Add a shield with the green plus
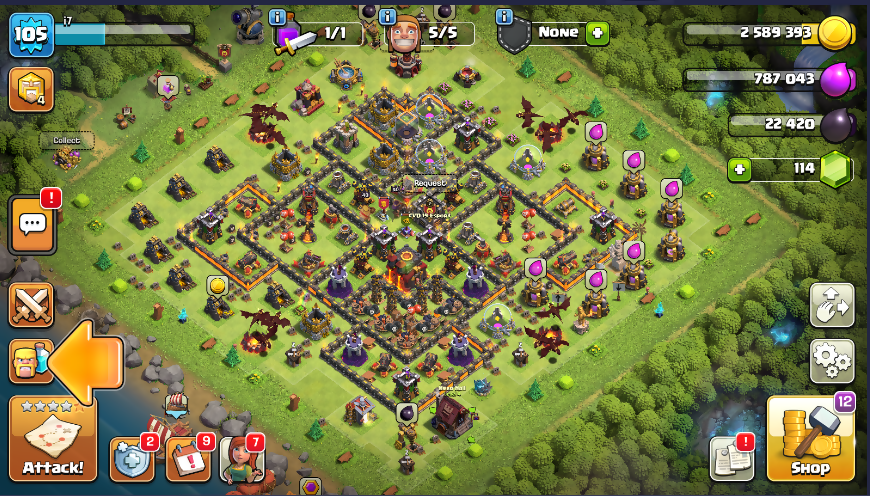The height and width of the screenshot is (496, 870). pyautogui.click(x=597, y=33)
